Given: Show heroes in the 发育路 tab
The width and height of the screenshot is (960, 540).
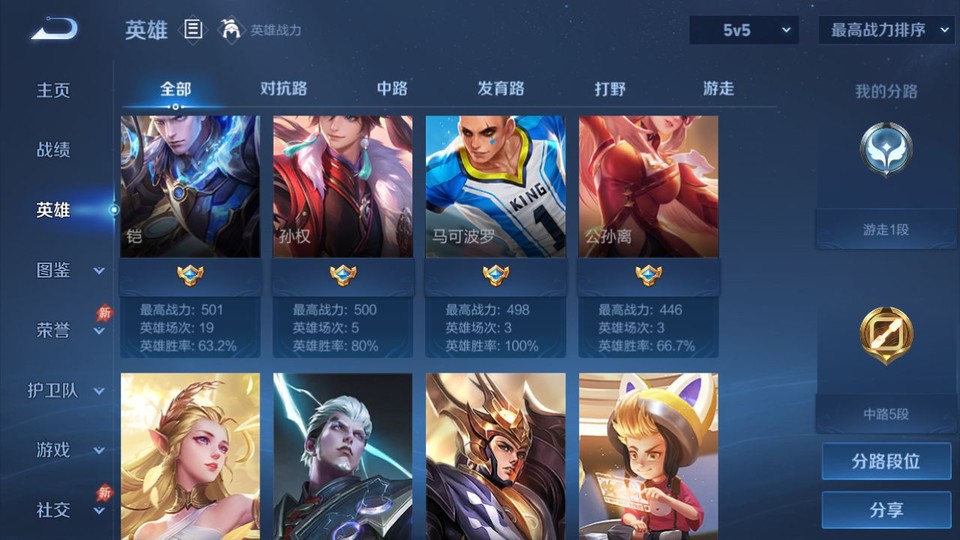Looking at the screenshot, I should click(501, 88).
